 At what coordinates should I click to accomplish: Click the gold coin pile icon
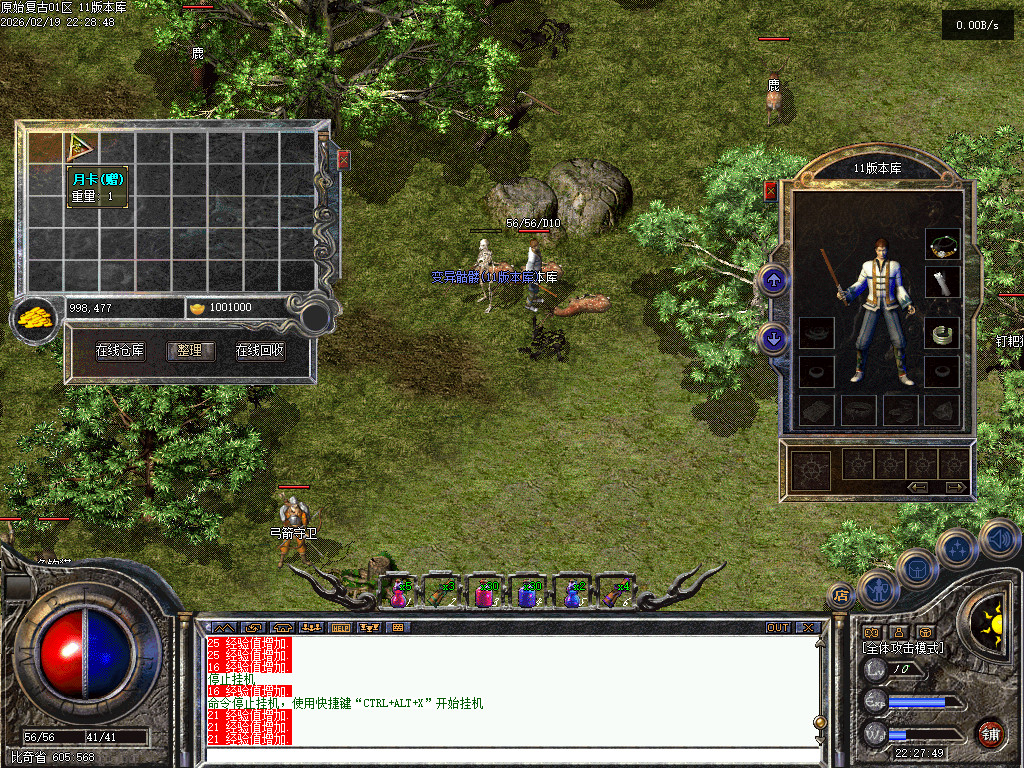34,319
